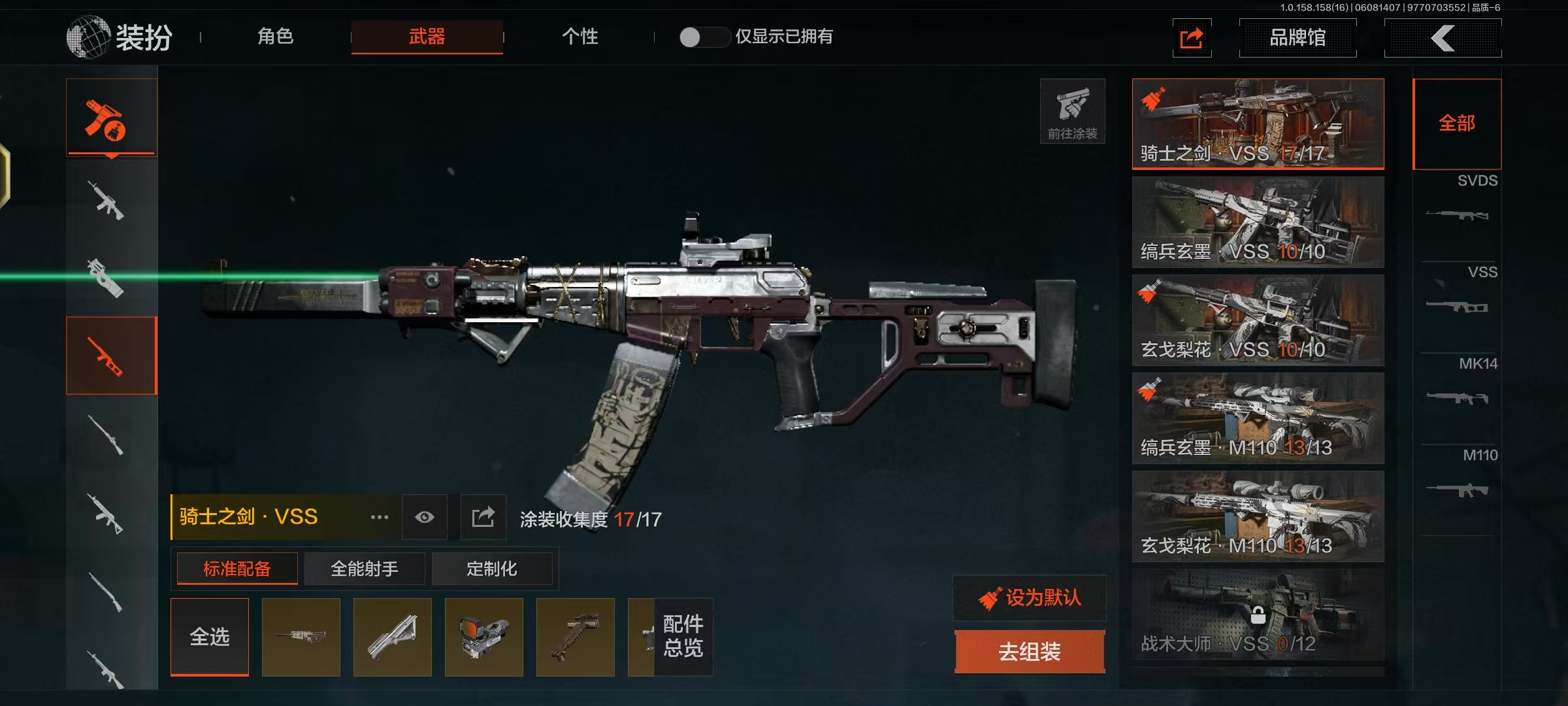
Task: Select the 缟兵玄墨 VSS skin
Action: click(x=1258, y=222)
